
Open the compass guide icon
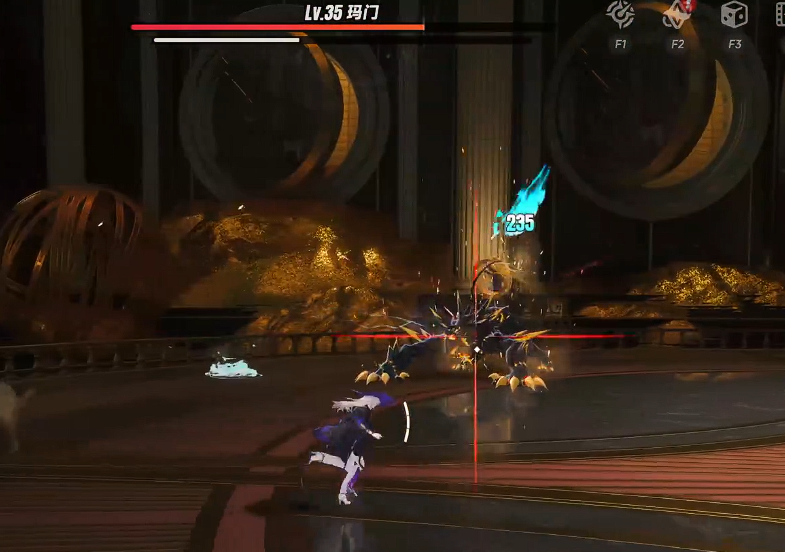pyautogui.click(x=621, y=15)
